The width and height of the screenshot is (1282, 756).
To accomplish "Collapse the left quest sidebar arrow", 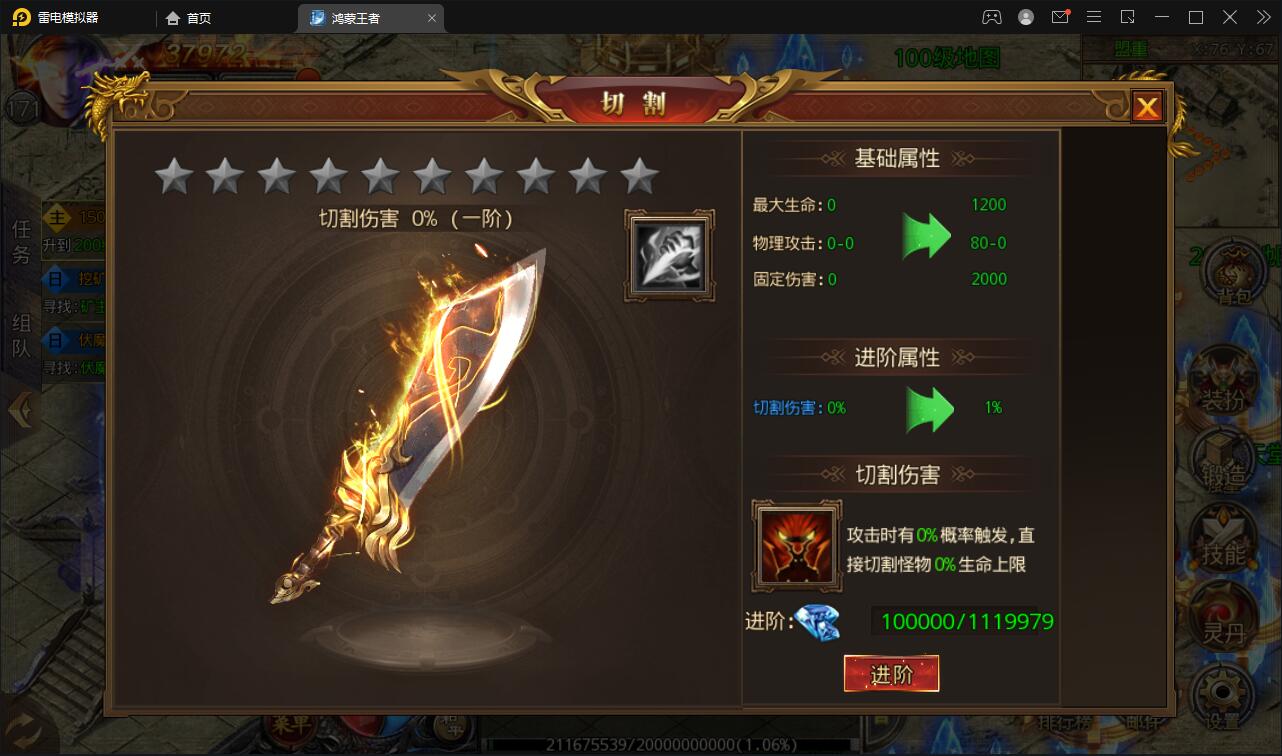I will [19, 408].
